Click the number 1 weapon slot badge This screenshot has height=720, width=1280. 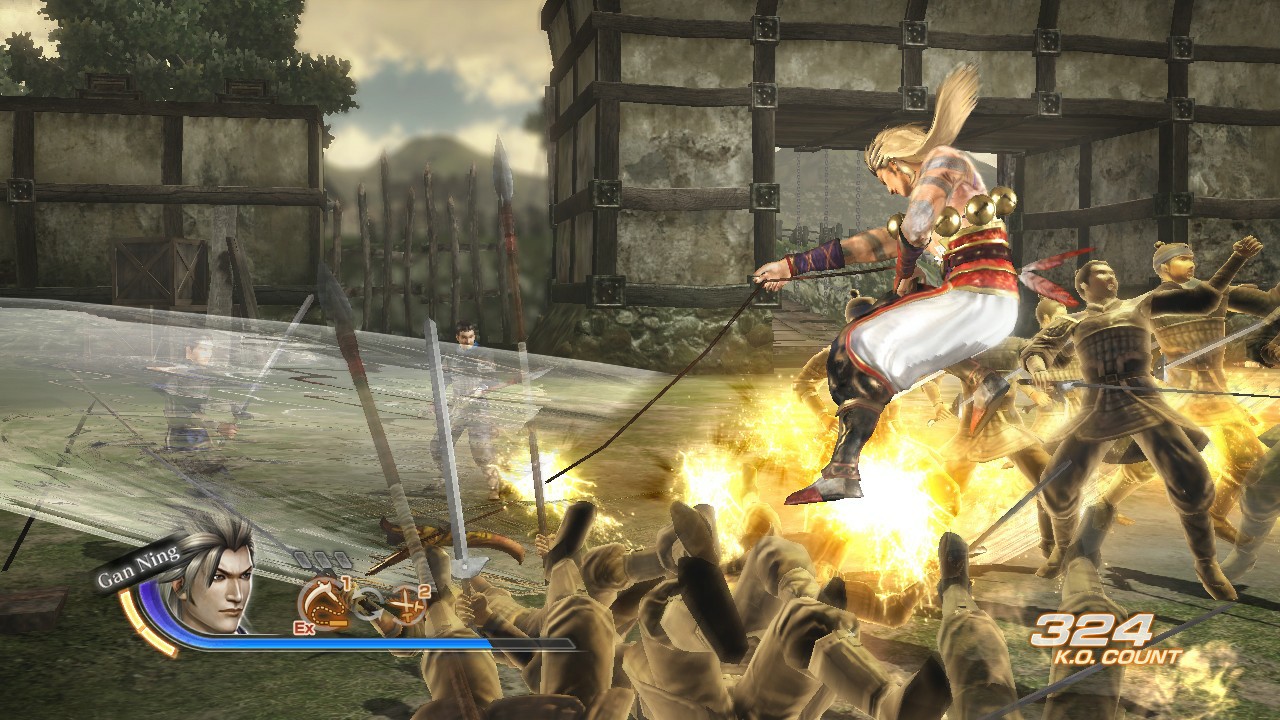[x=346, y=584]
